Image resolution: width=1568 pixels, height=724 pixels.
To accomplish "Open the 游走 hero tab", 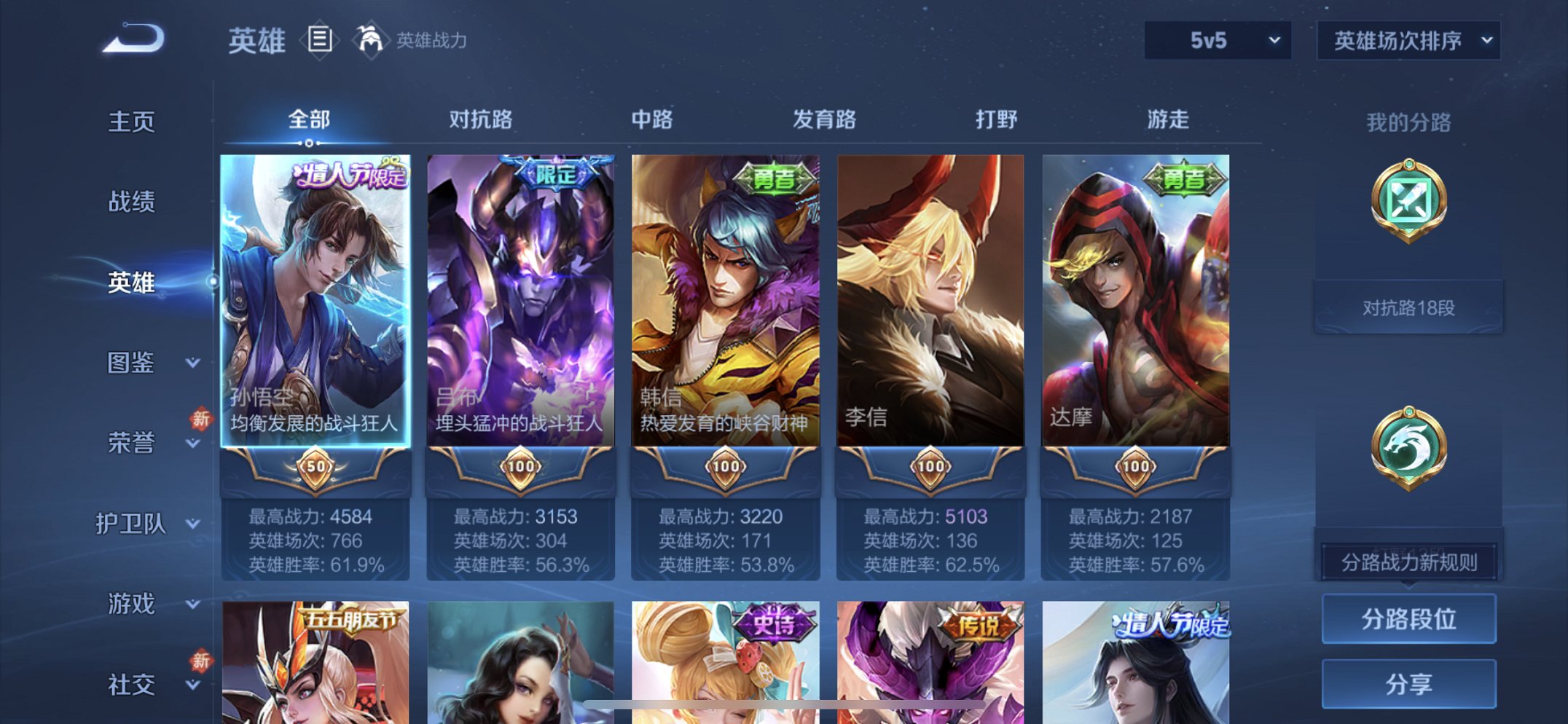I will coord(1169,120).
